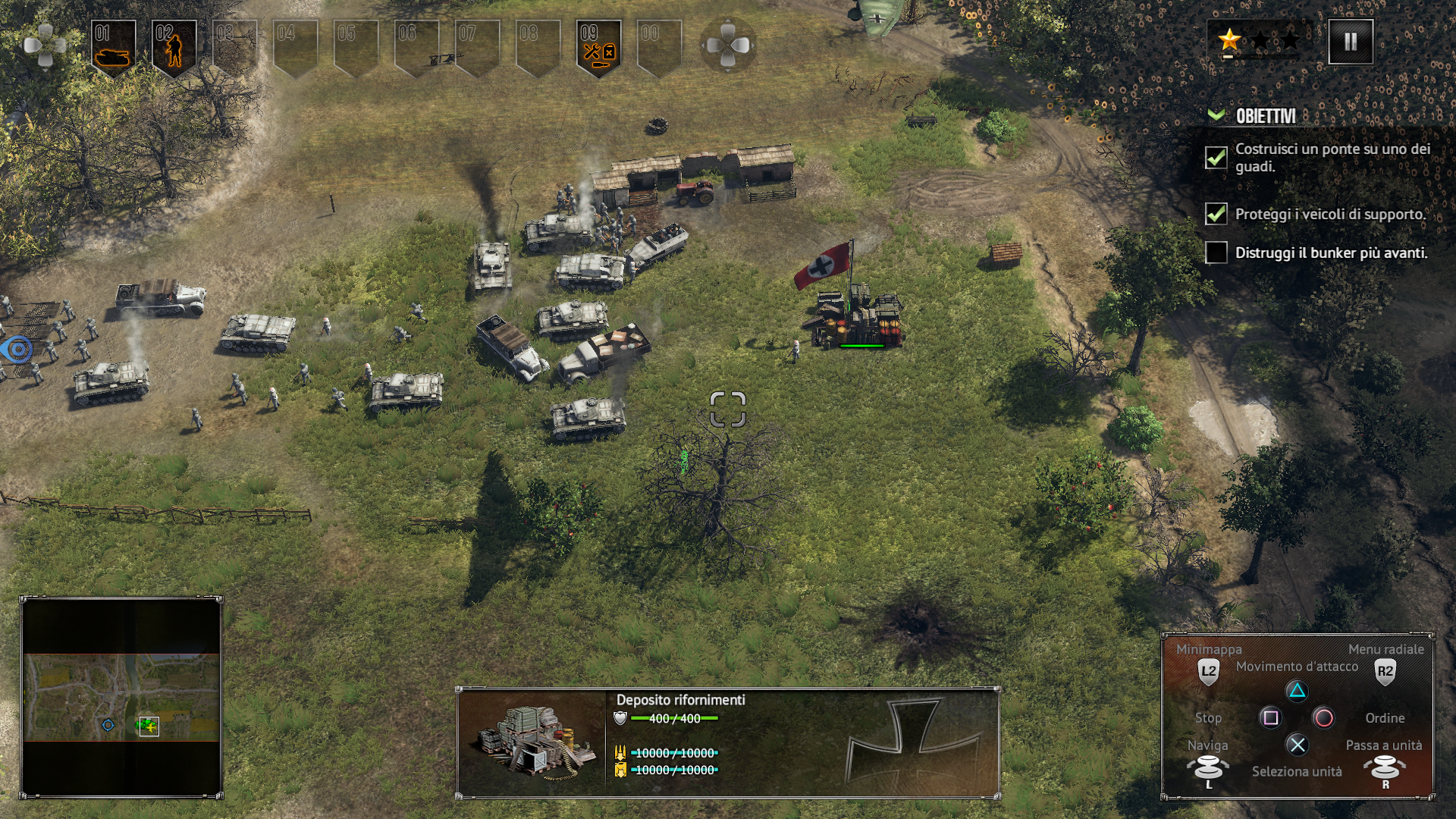Select the 'Distruggi il bunker più avanti' objective
Screen dimensions: 1456x819
1331,253
